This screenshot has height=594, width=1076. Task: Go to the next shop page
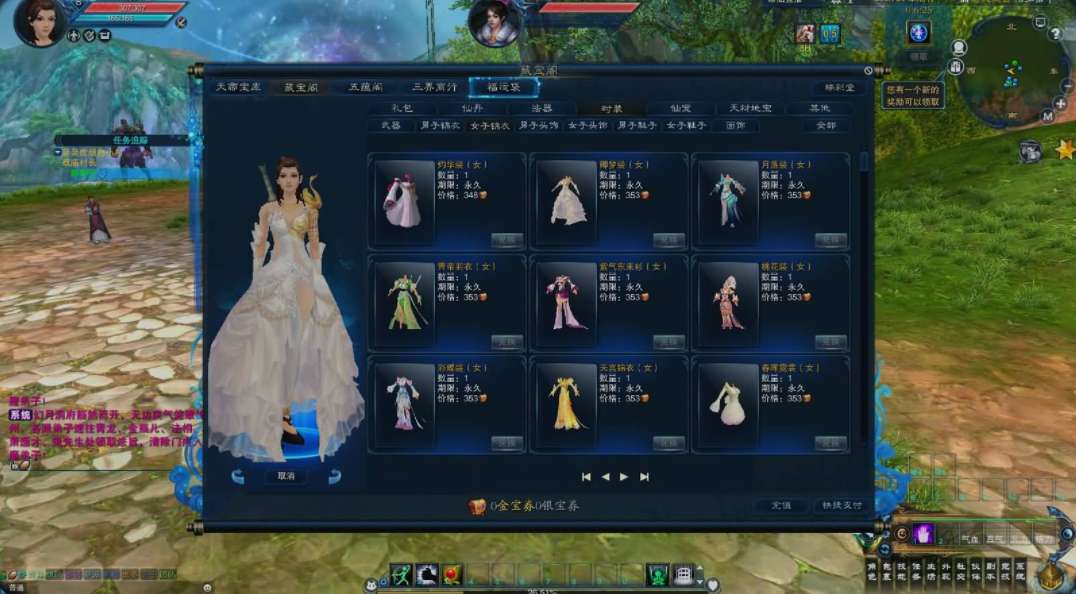tap(624, 477)
